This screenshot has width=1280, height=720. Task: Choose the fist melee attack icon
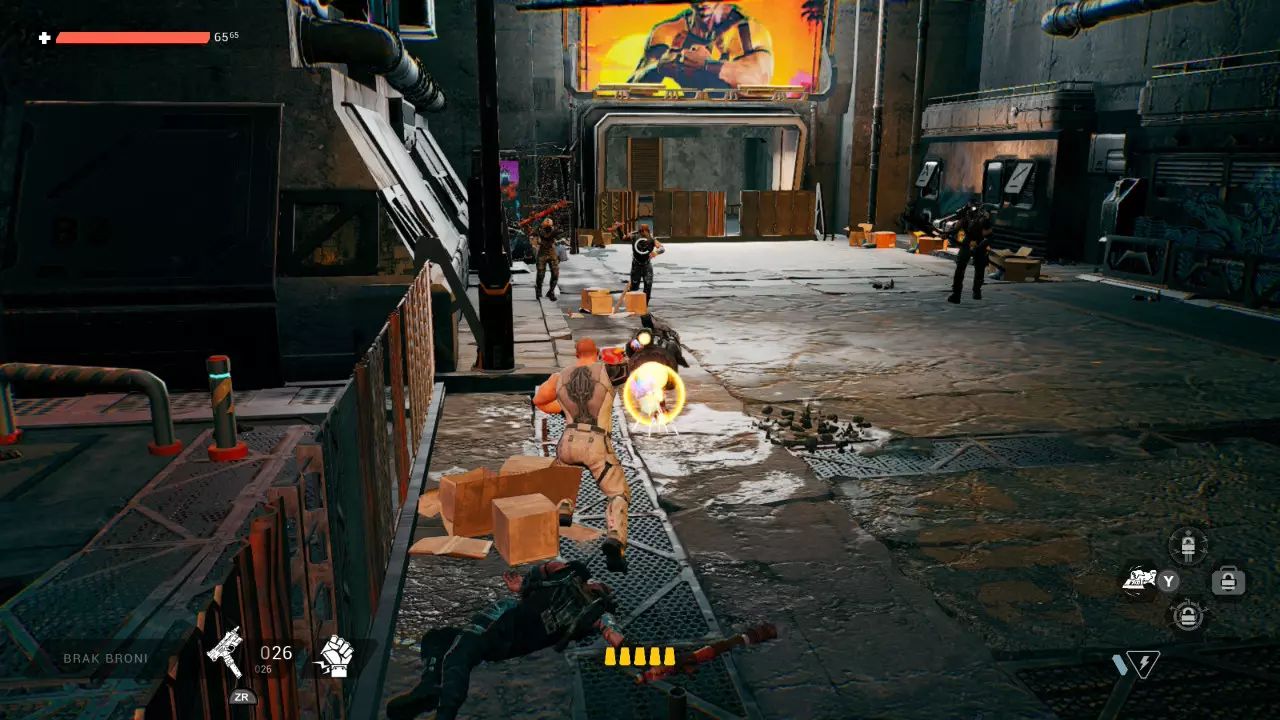pyautogui.click(x=335, y=656)
